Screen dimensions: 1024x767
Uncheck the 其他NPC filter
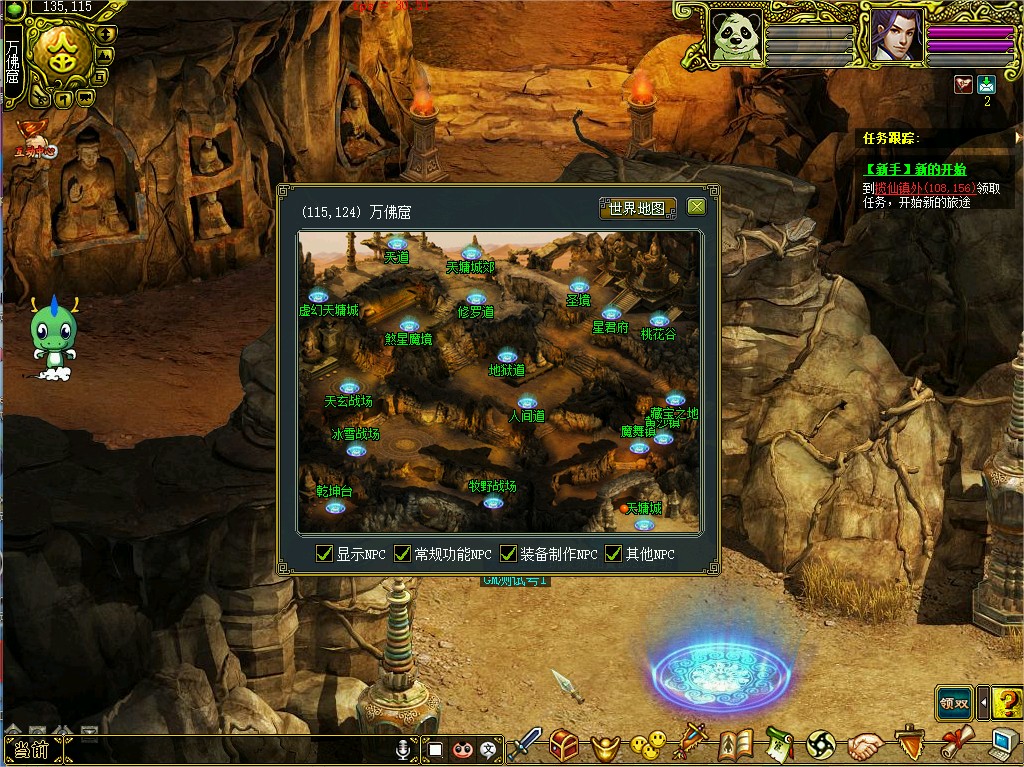(x=613, y=554)
